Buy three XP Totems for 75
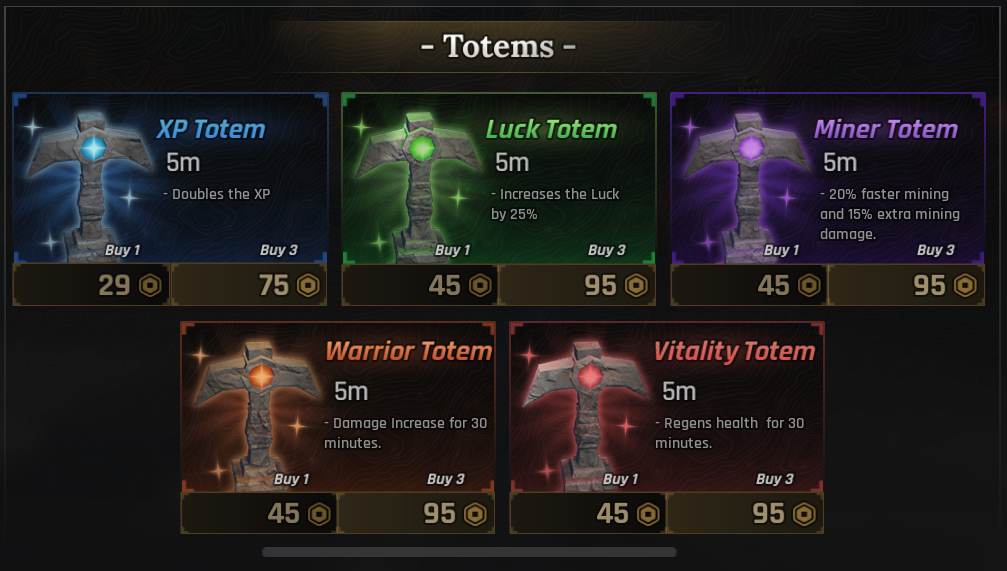1007x571 pixels. (x=249, y=285)
